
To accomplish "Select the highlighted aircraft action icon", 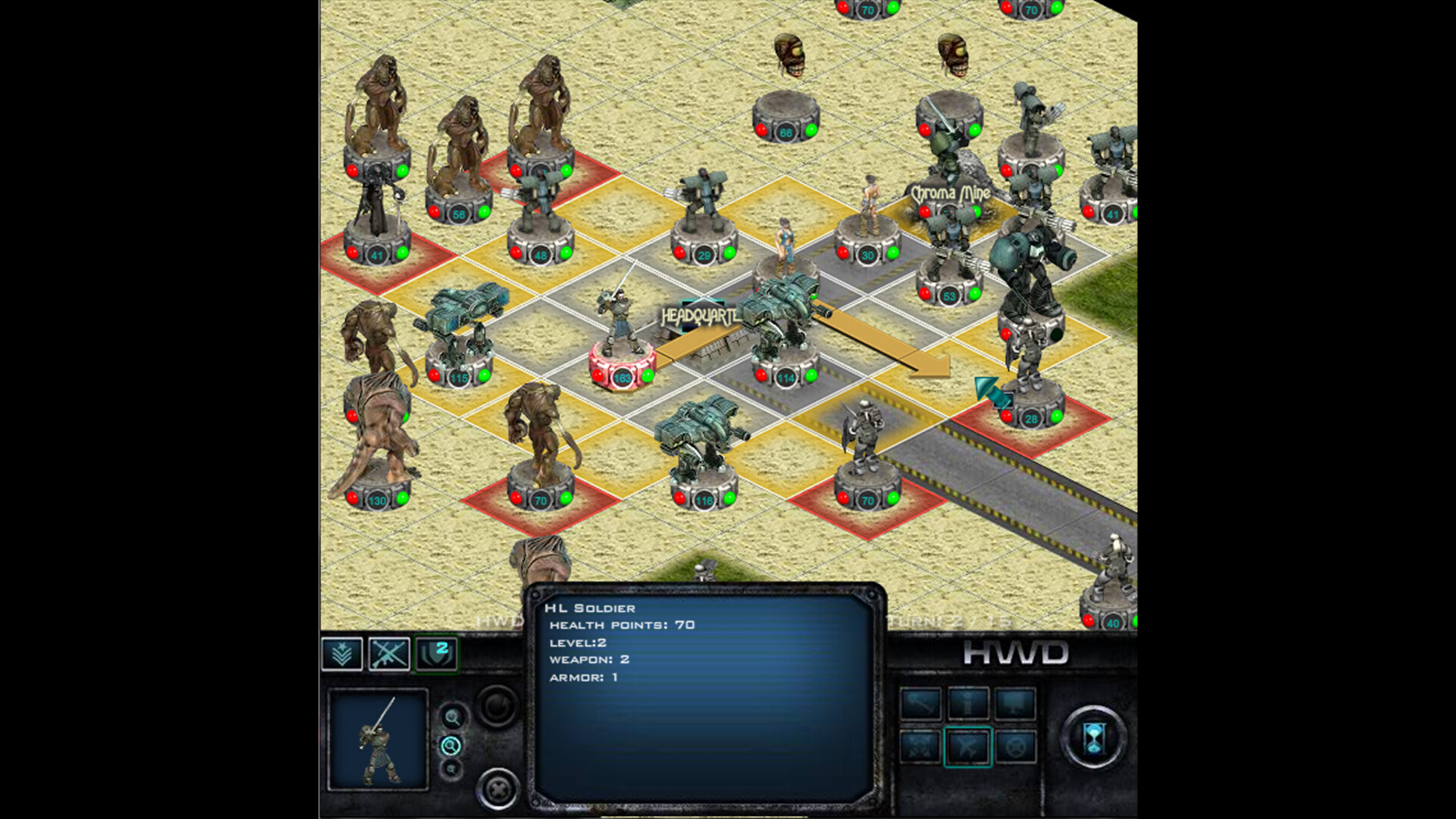I will tap(968, 747).
